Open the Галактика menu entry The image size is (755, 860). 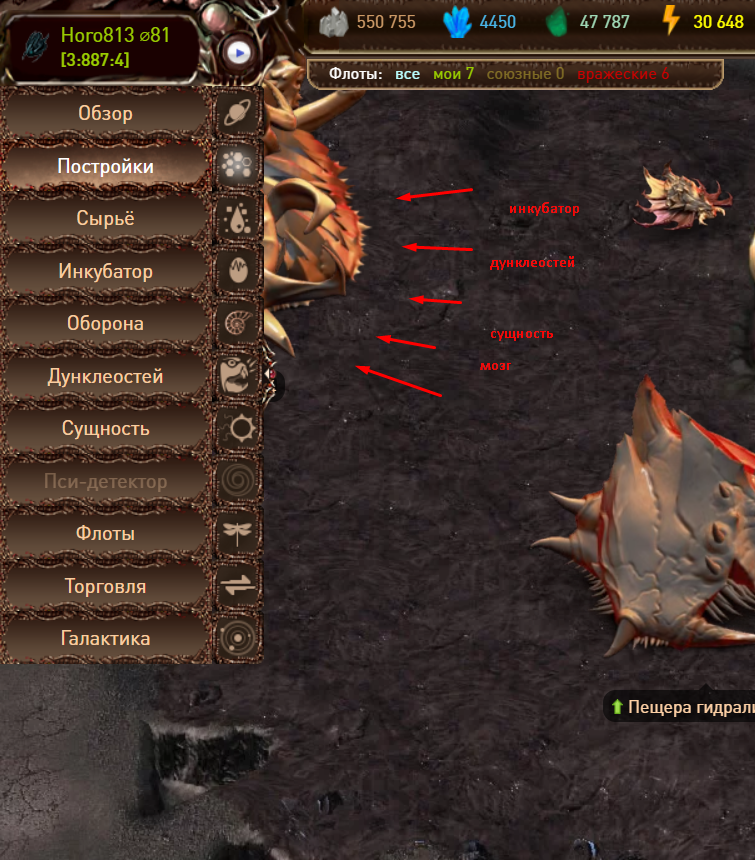(x=105, y=639)
